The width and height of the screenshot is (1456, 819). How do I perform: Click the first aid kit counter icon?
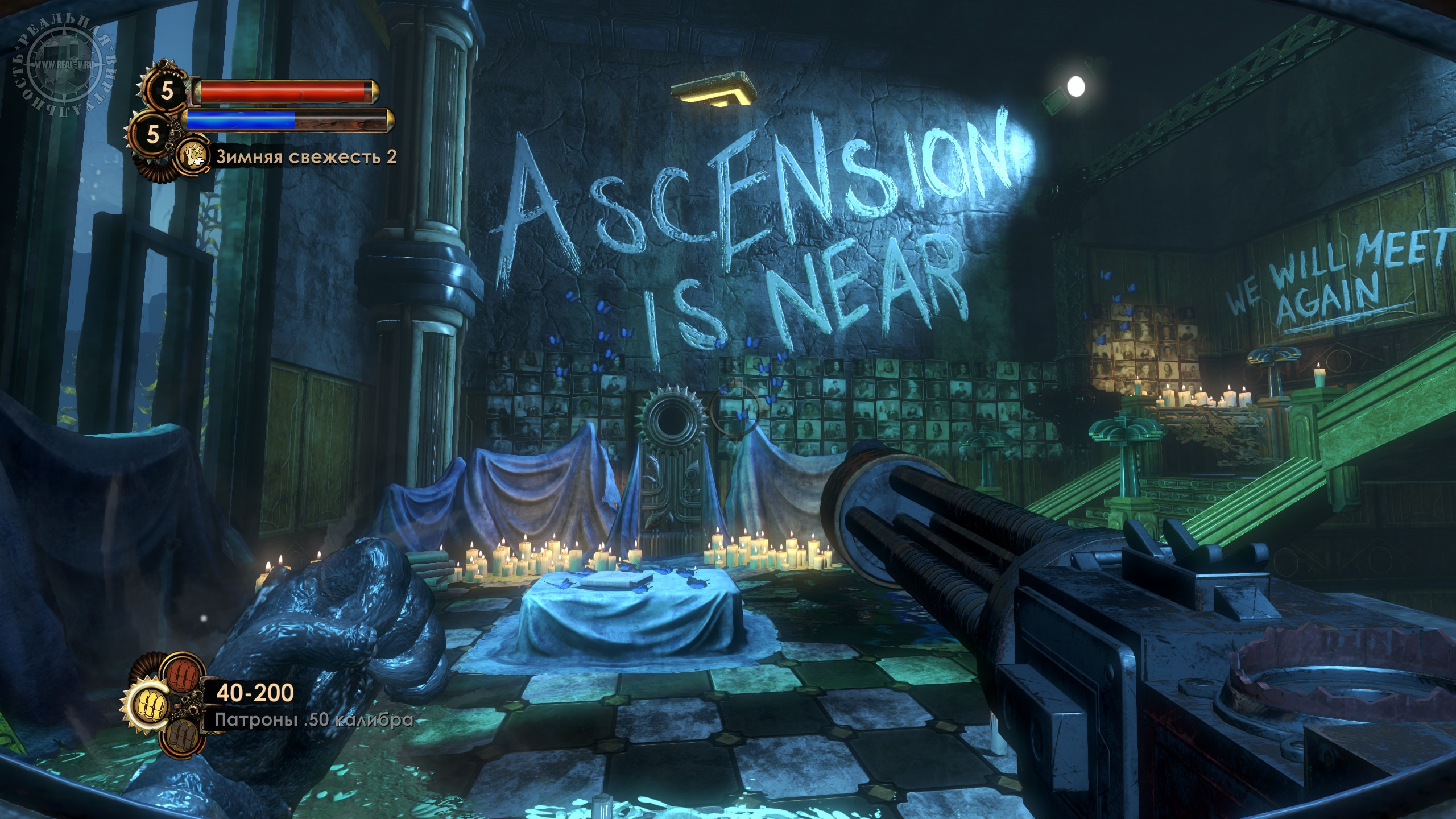point(166,91)
